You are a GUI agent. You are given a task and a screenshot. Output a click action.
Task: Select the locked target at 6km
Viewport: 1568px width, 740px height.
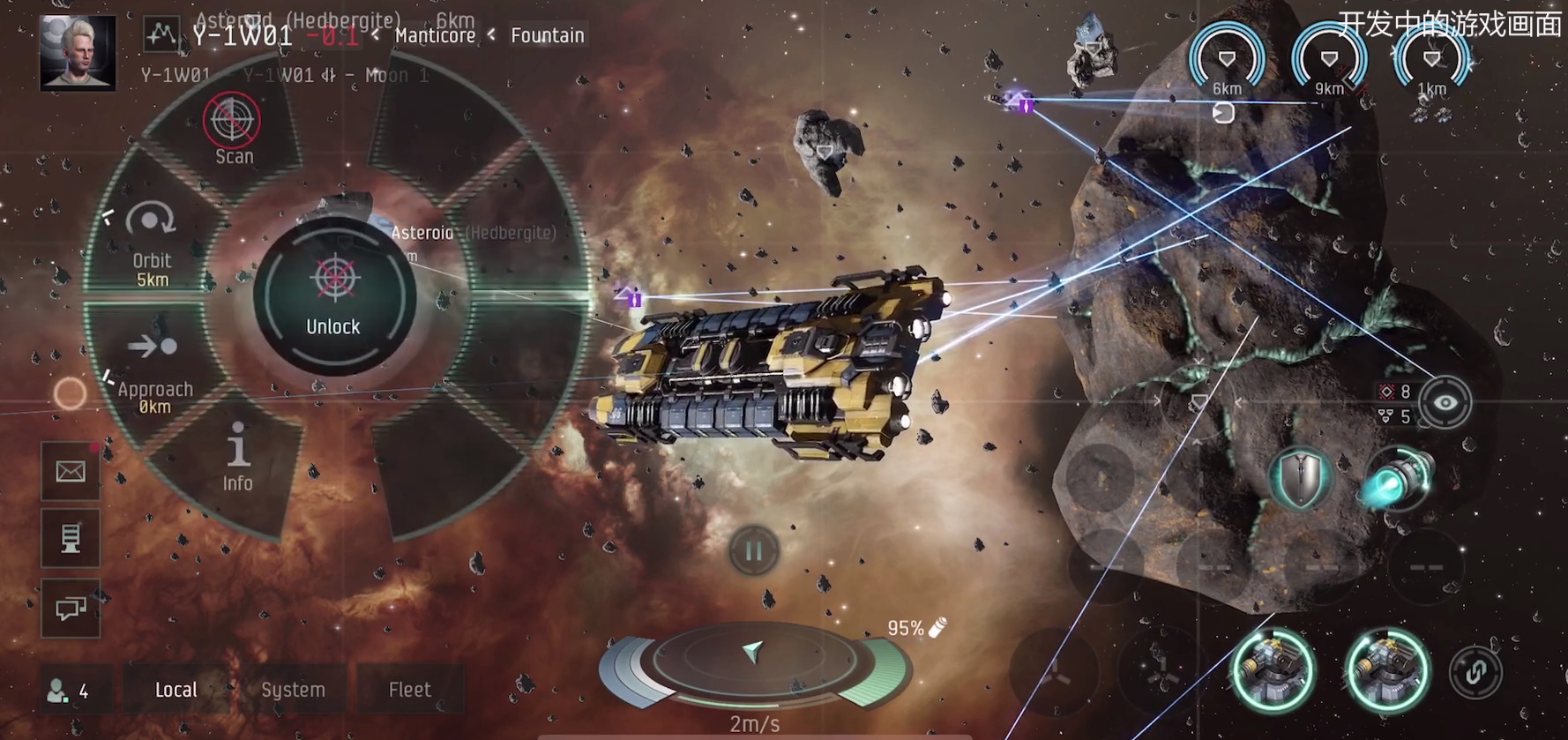tap(1227, 61)
